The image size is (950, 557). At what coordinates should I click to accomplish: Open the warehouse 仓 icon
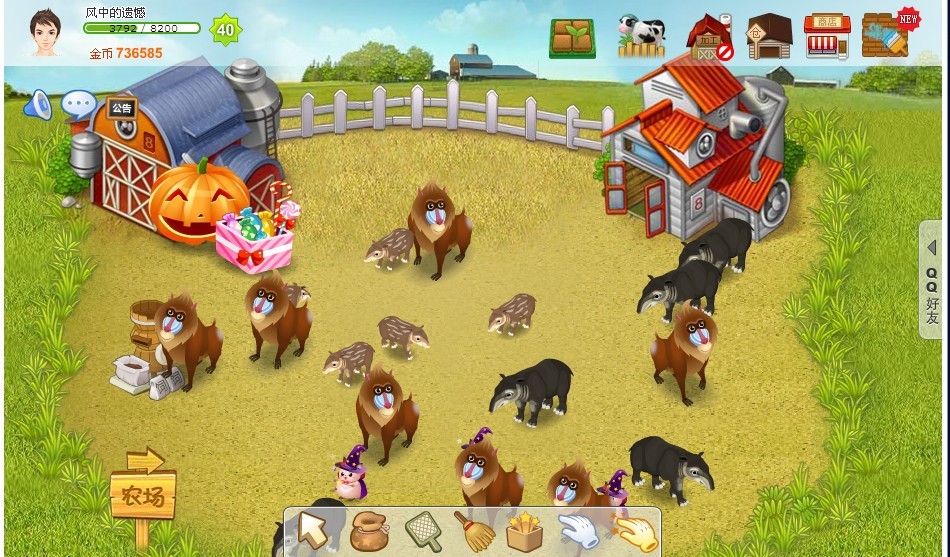[x=769, y=37]
